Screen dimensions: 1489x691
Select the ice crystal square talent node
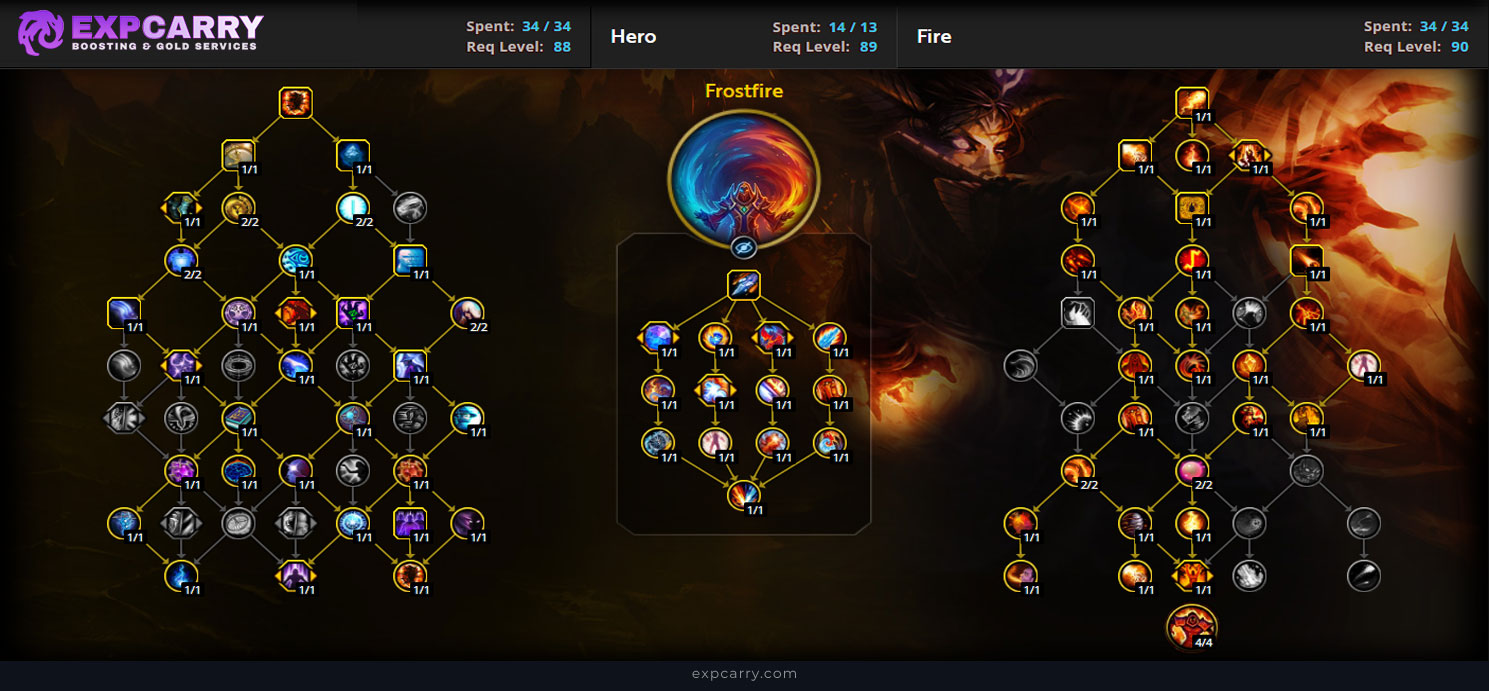pos(353,155)
